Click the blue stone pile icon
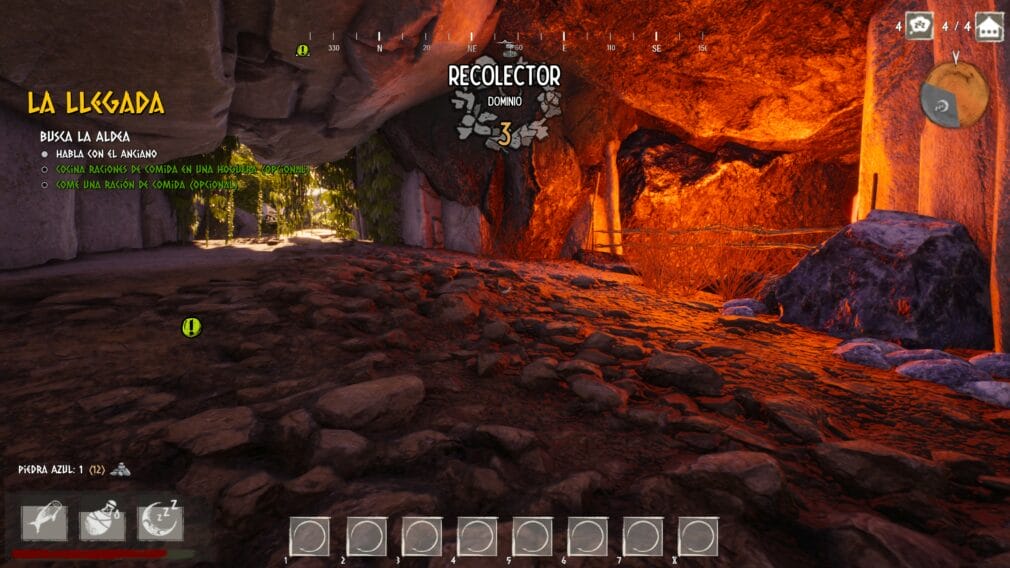Viewport: 1010px width, 568px height. pos(119,468)
